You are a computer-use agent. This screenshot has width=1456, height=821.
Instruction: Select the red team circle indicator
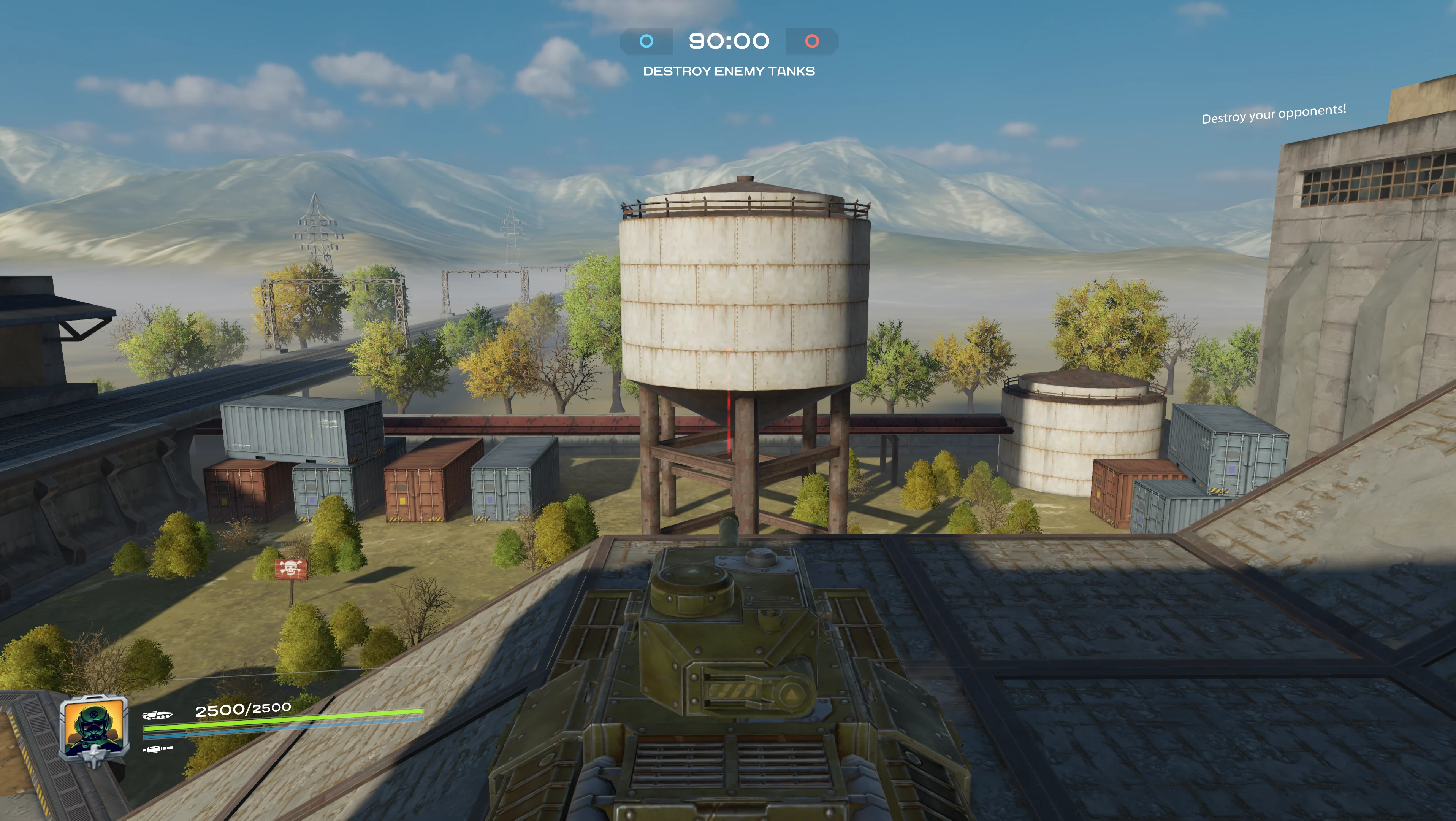[812, 41]
